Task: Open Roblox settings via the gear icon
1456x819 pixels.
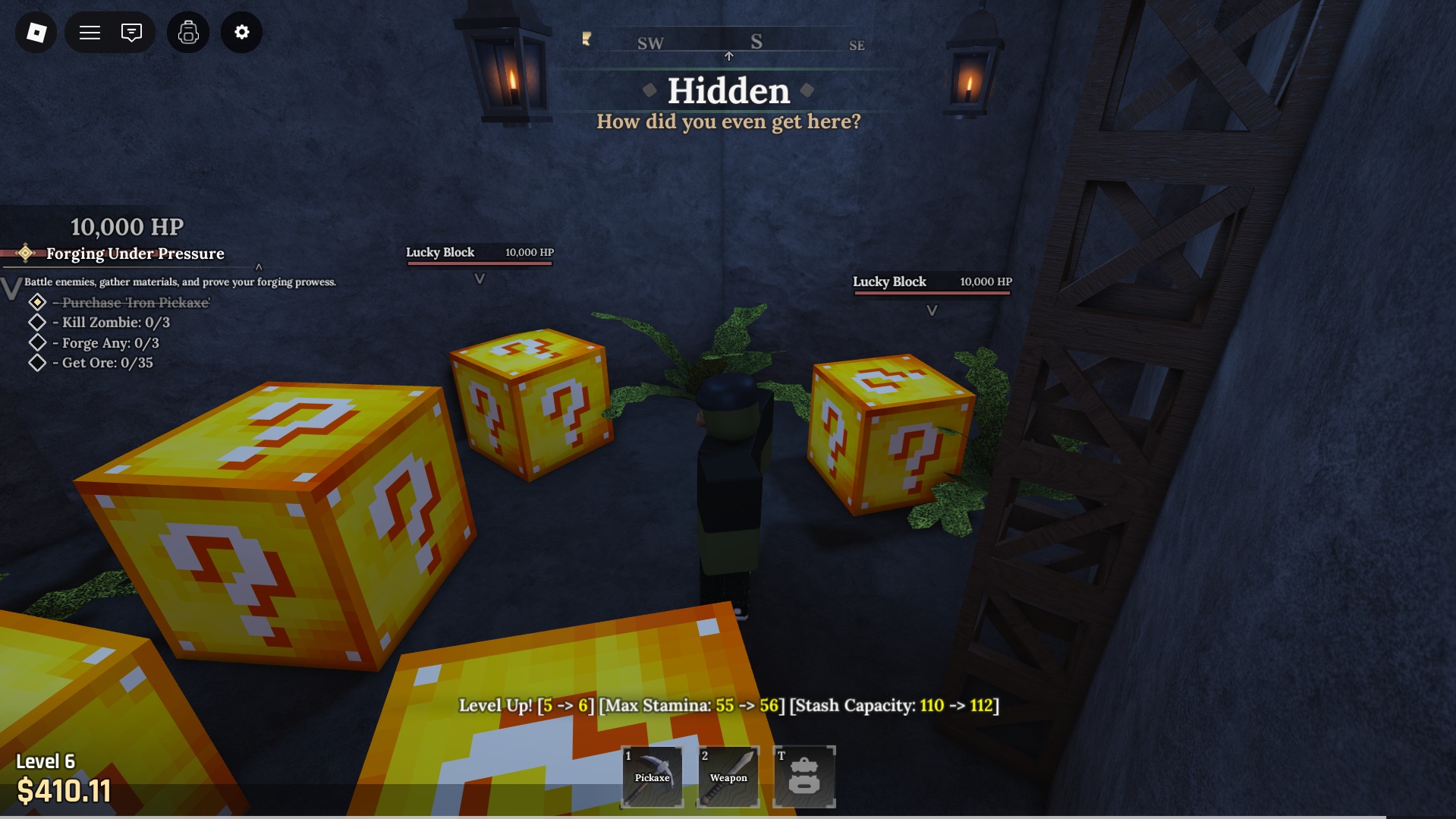Action: pyautogui.click(x=241, y=32)
